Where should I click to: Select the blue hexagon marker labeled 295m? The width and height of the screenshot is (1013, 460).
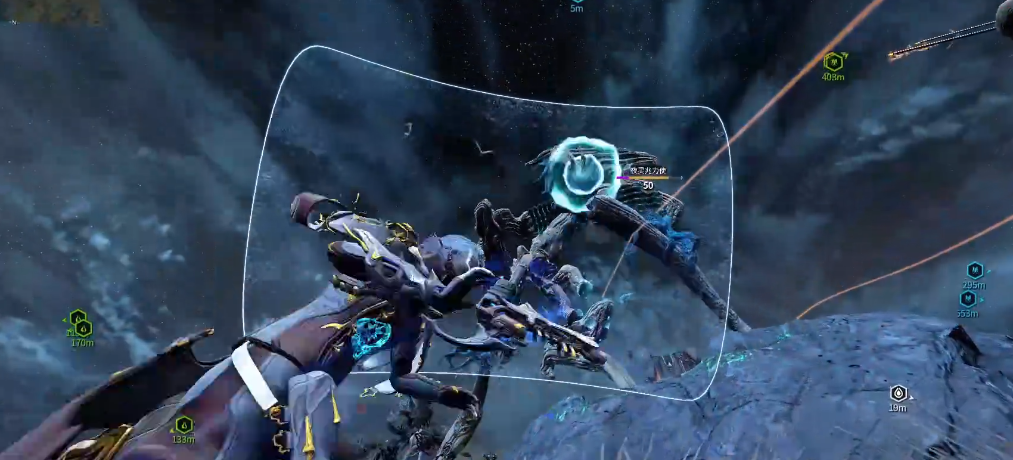coord(974,270)
